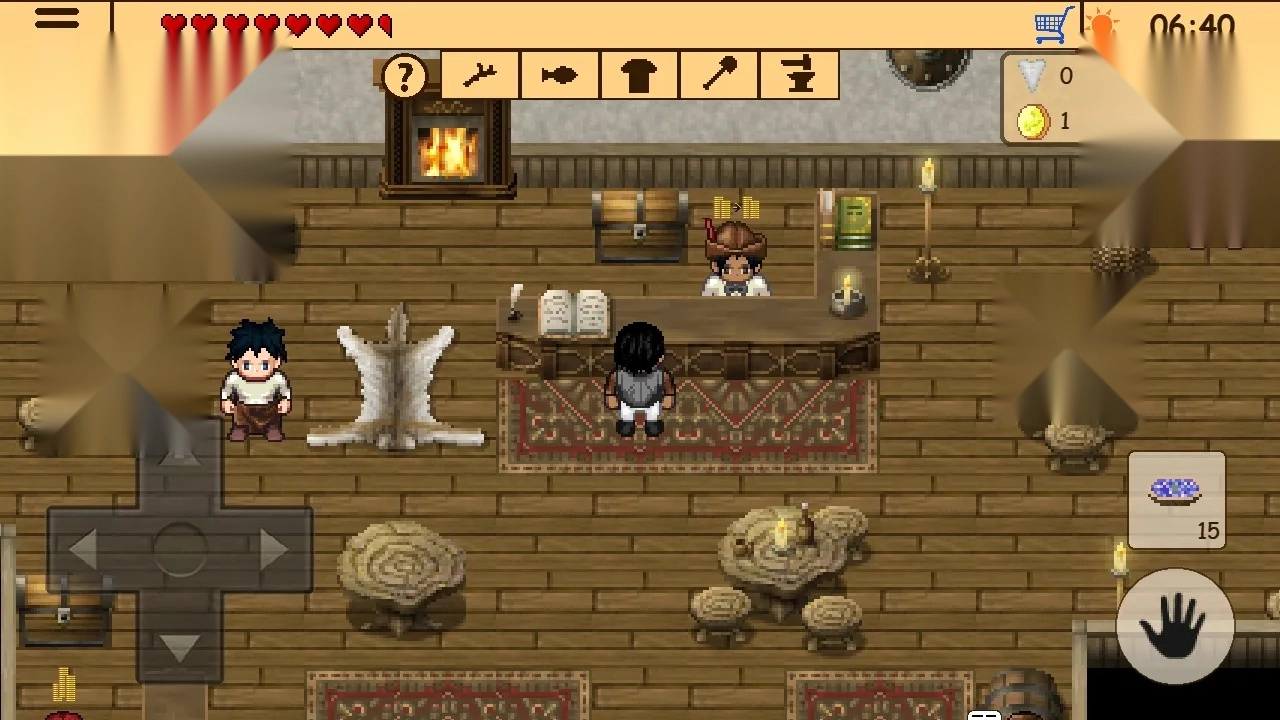1280x720 pixels.
Task: Select the shovel shop category icon
Action: (719, 75)
